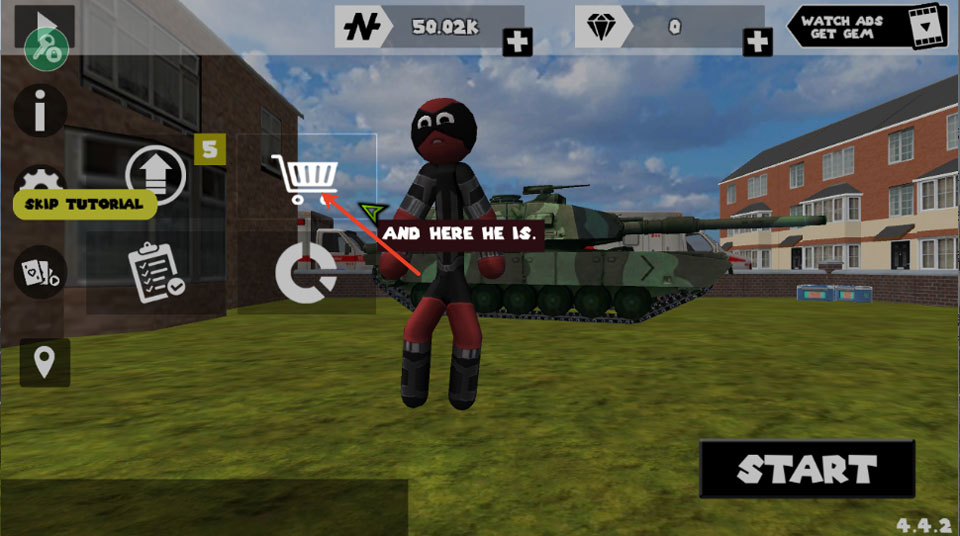Image resolution: width=960 pixels, height=536 pixels.
Task: Open the info panel
Action: [x=40, y=111]
